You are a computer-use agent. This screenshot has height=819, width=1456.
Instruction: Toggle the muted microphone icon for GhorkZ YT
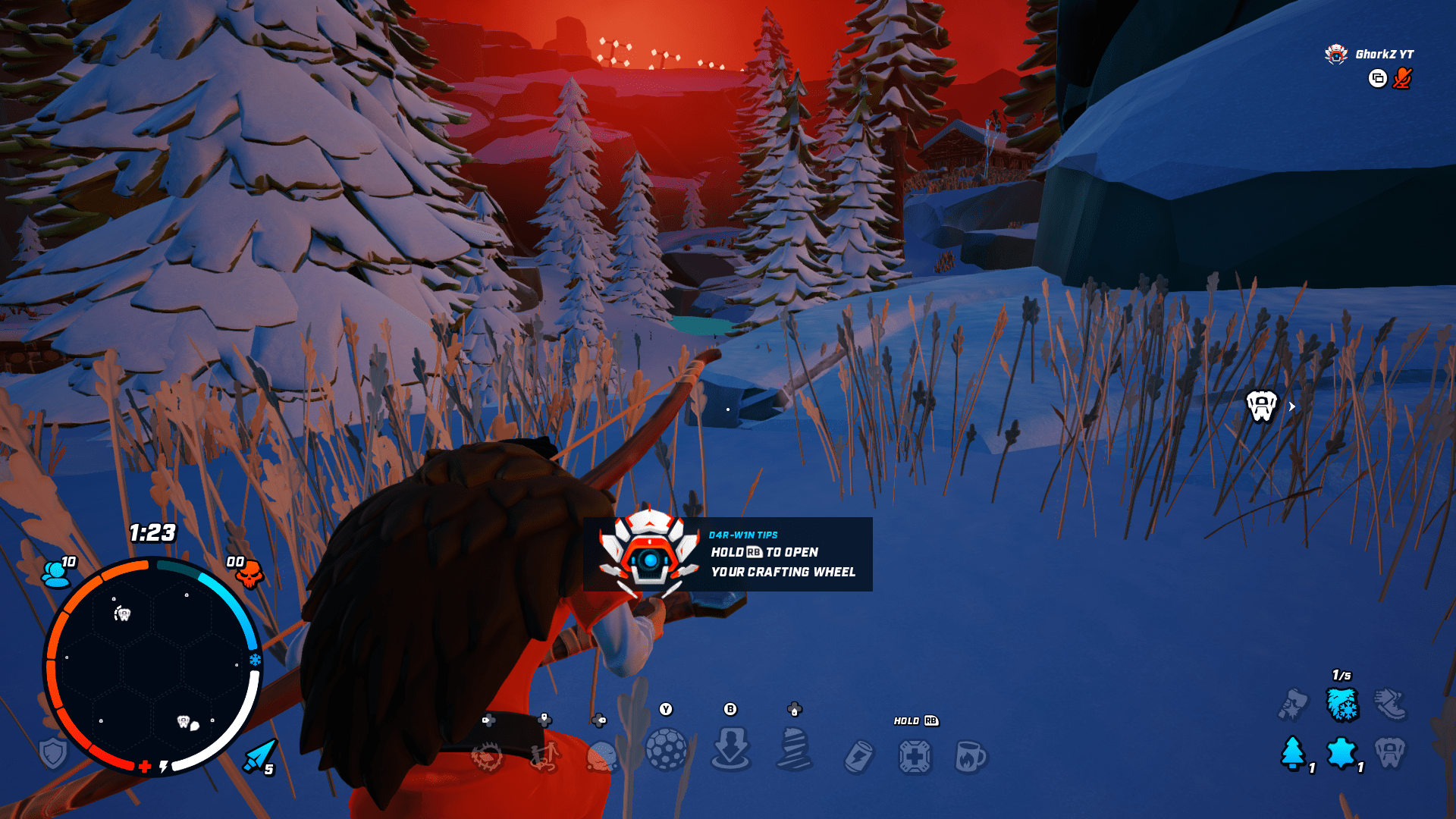point(1402,78)
